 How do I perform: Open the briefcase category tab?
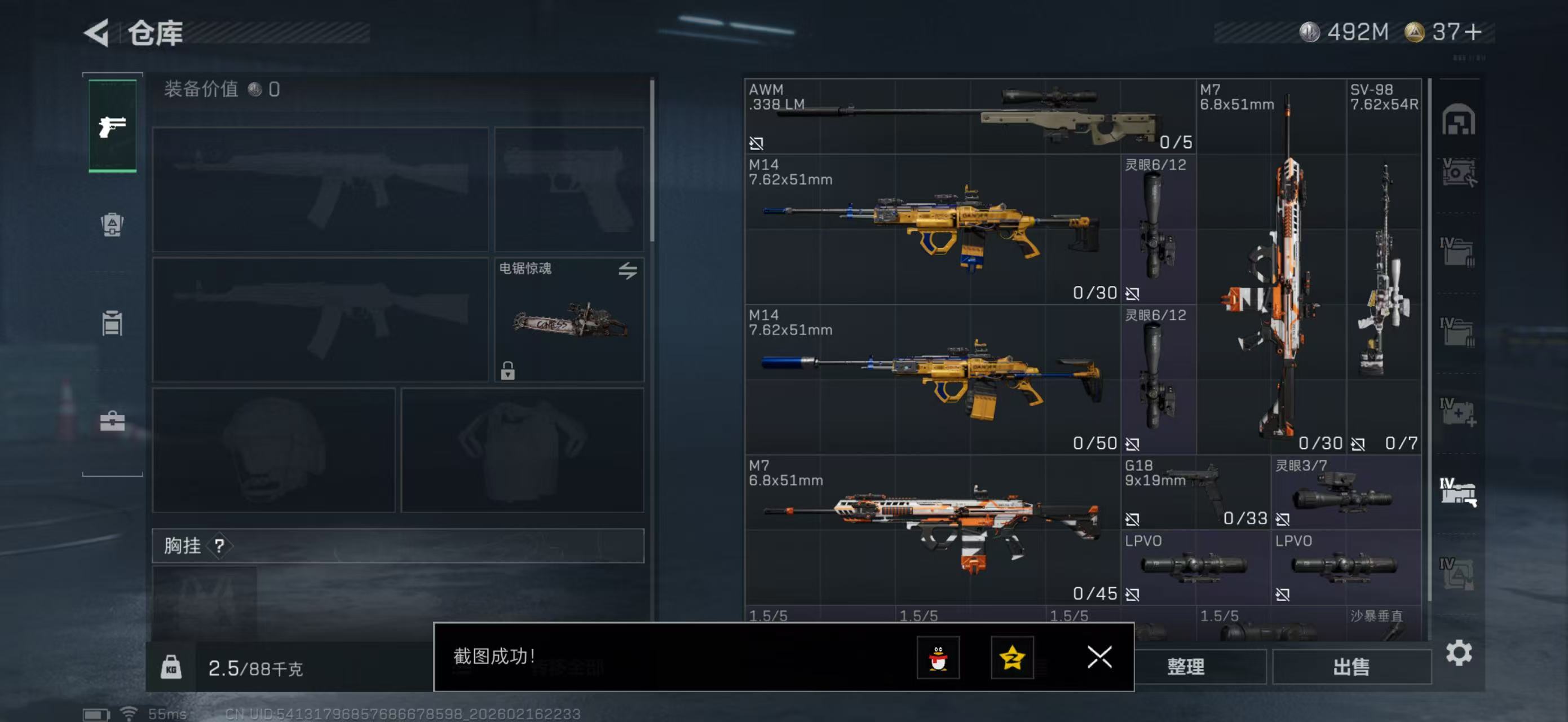click(113, 421)
